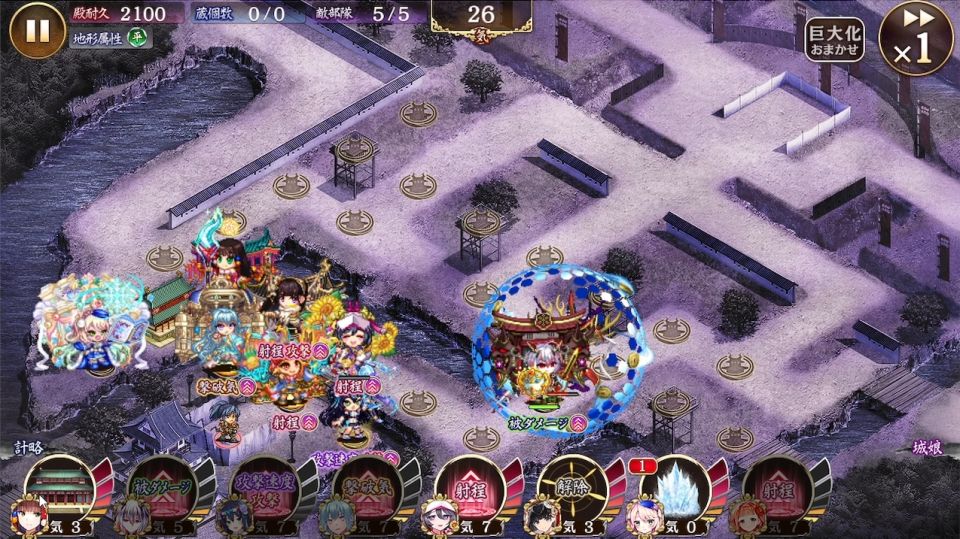
Task: Open the 計略 stratagem panel label
Action: pyautogui.click(x=28, y=449)
